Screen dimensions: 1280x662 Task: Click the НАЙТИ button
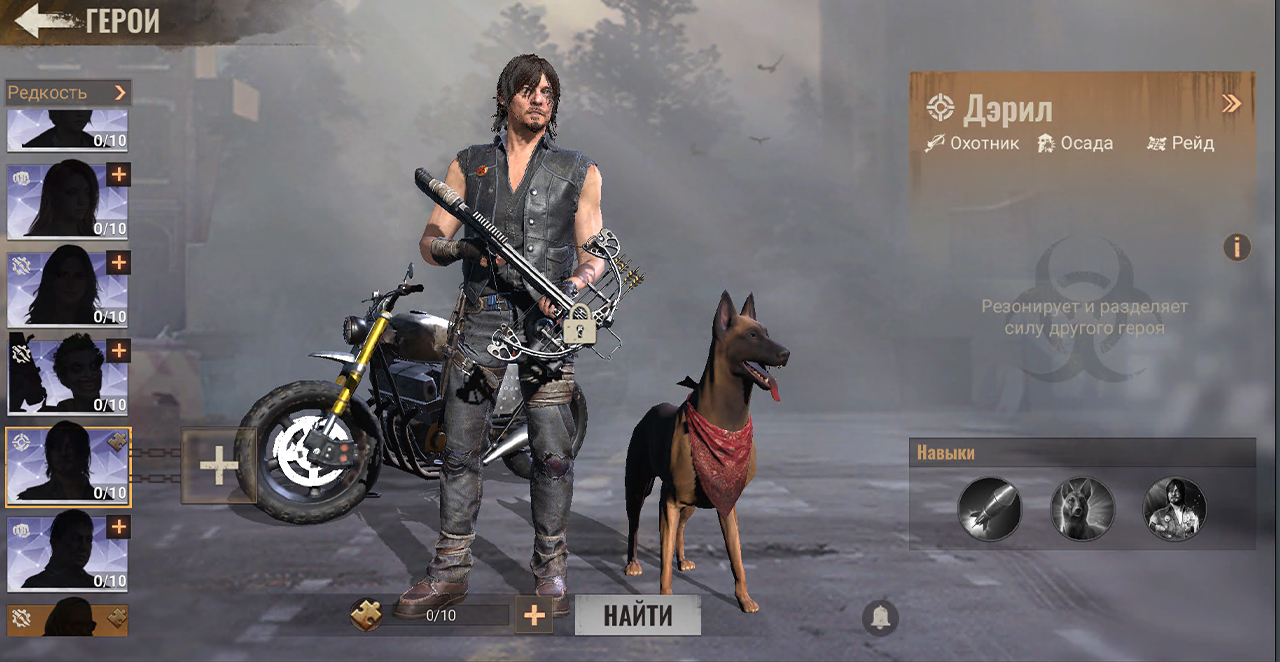point(637,615)
